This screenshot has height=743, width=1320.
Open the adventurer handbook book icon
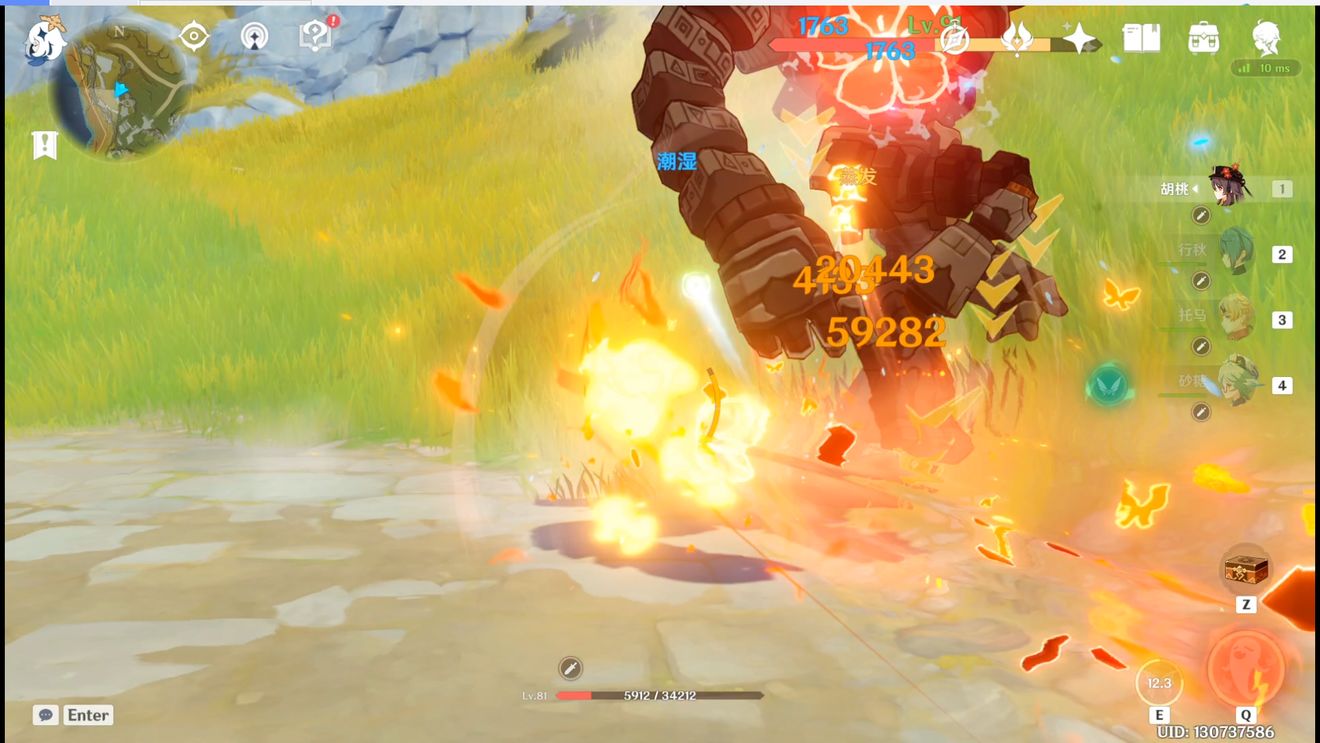tap(1141, 38)
